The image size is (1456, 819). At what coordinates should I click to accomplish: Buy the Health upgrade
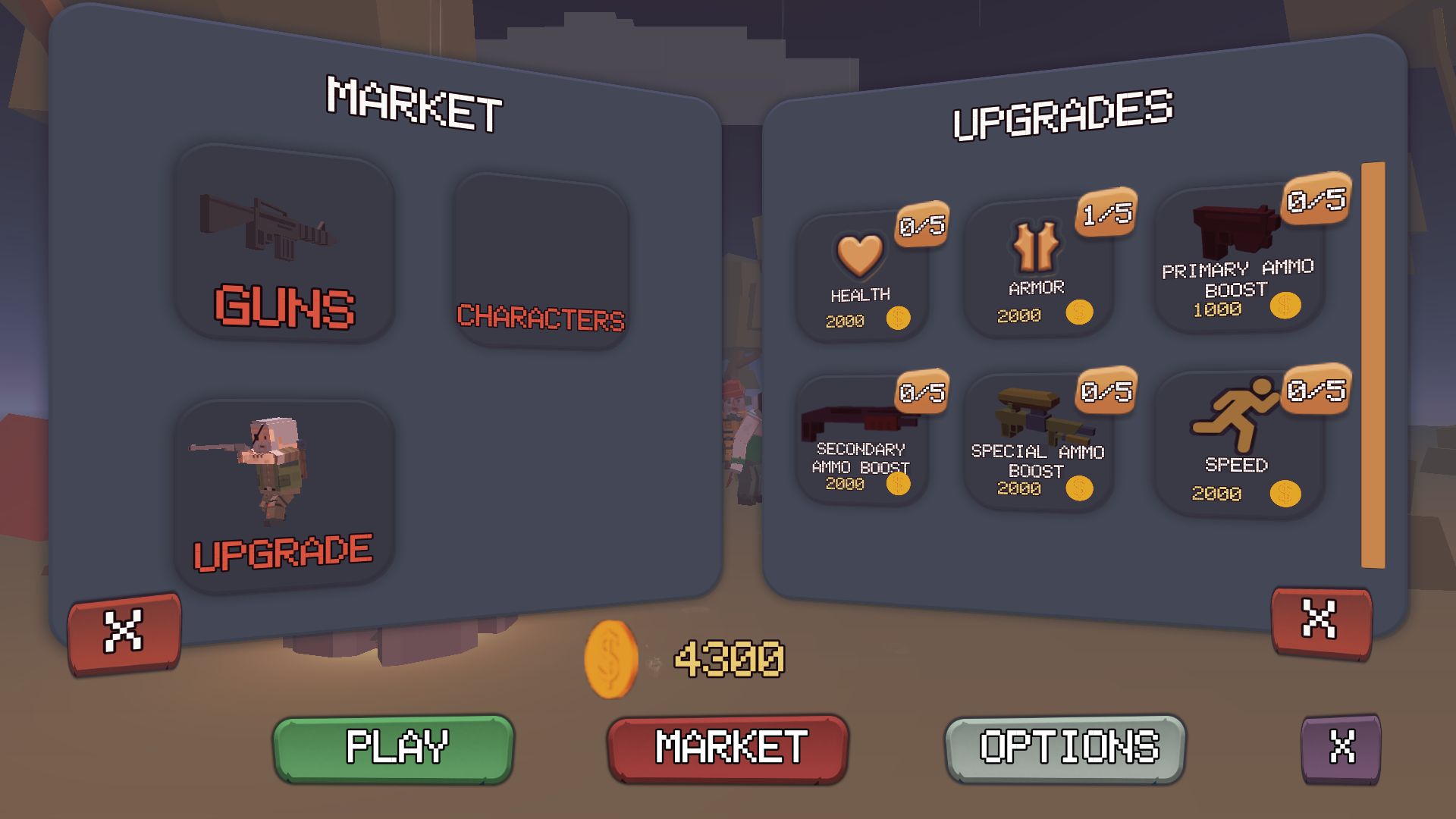(x=862, y=278)
